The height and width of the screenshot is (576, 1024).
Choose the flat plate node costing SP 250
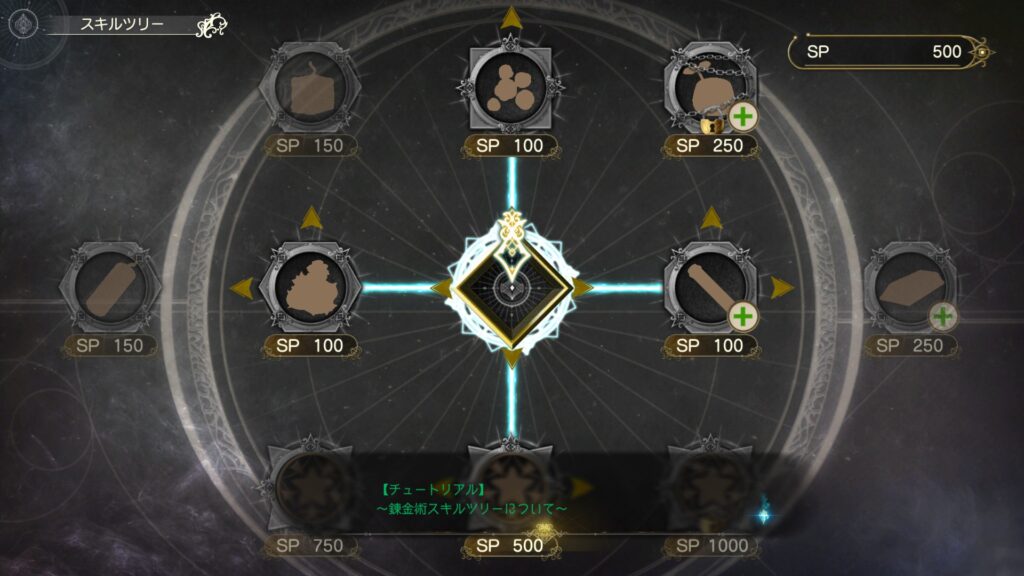click(x=910, y=288)
